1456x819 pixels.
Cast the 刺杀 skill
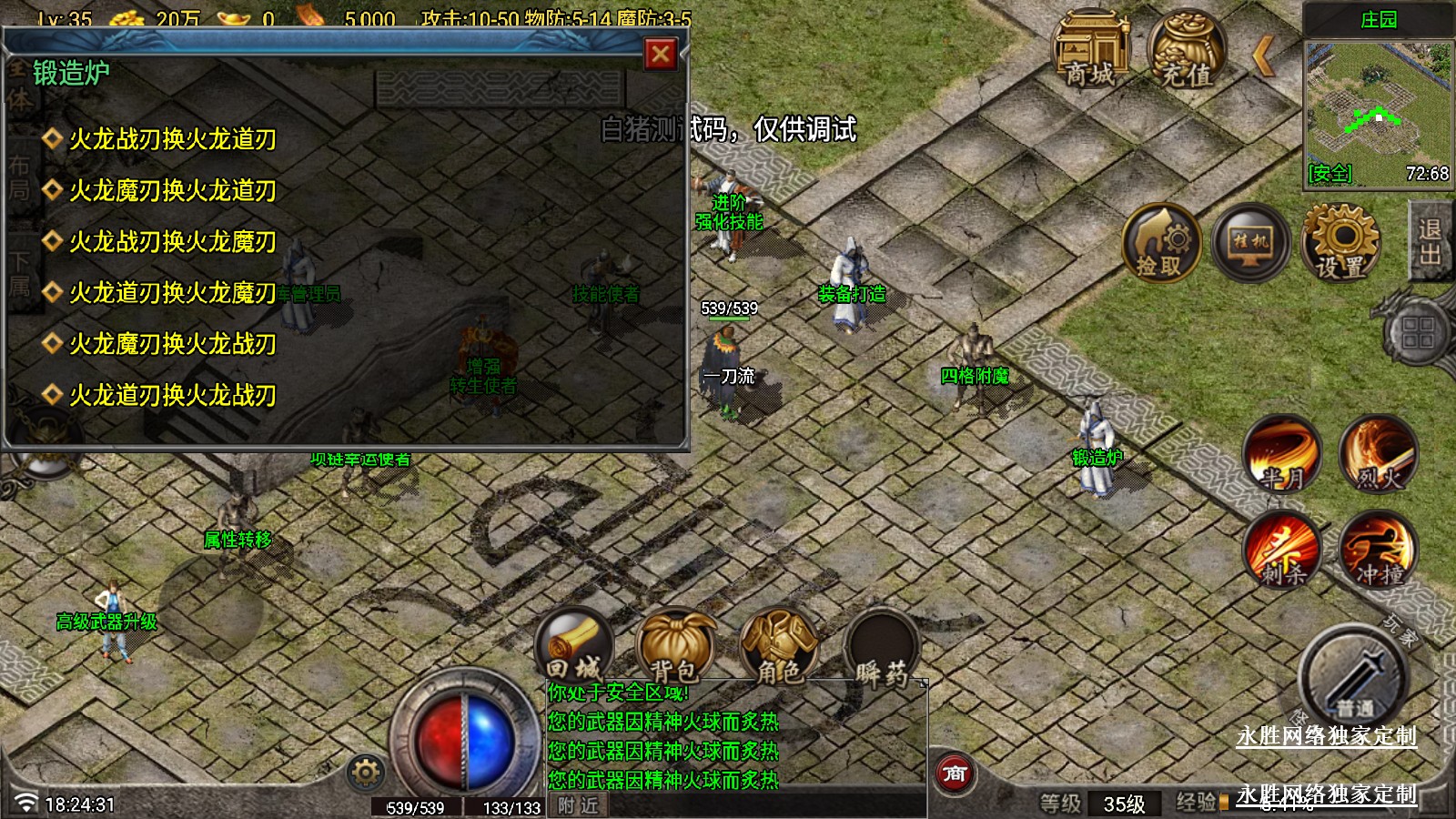(1283, 551)
